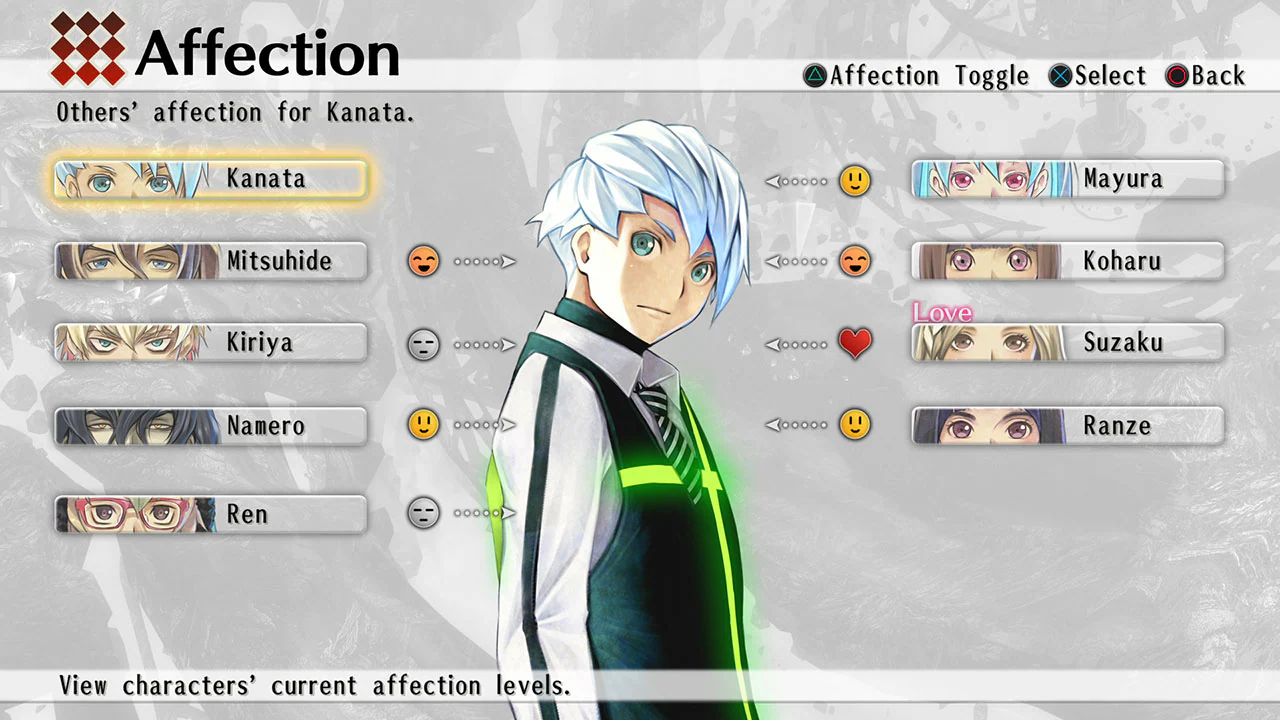The image size is (1280, 720).
Task: Select the highlighted Kanata character entry
Action: (210, 178)
